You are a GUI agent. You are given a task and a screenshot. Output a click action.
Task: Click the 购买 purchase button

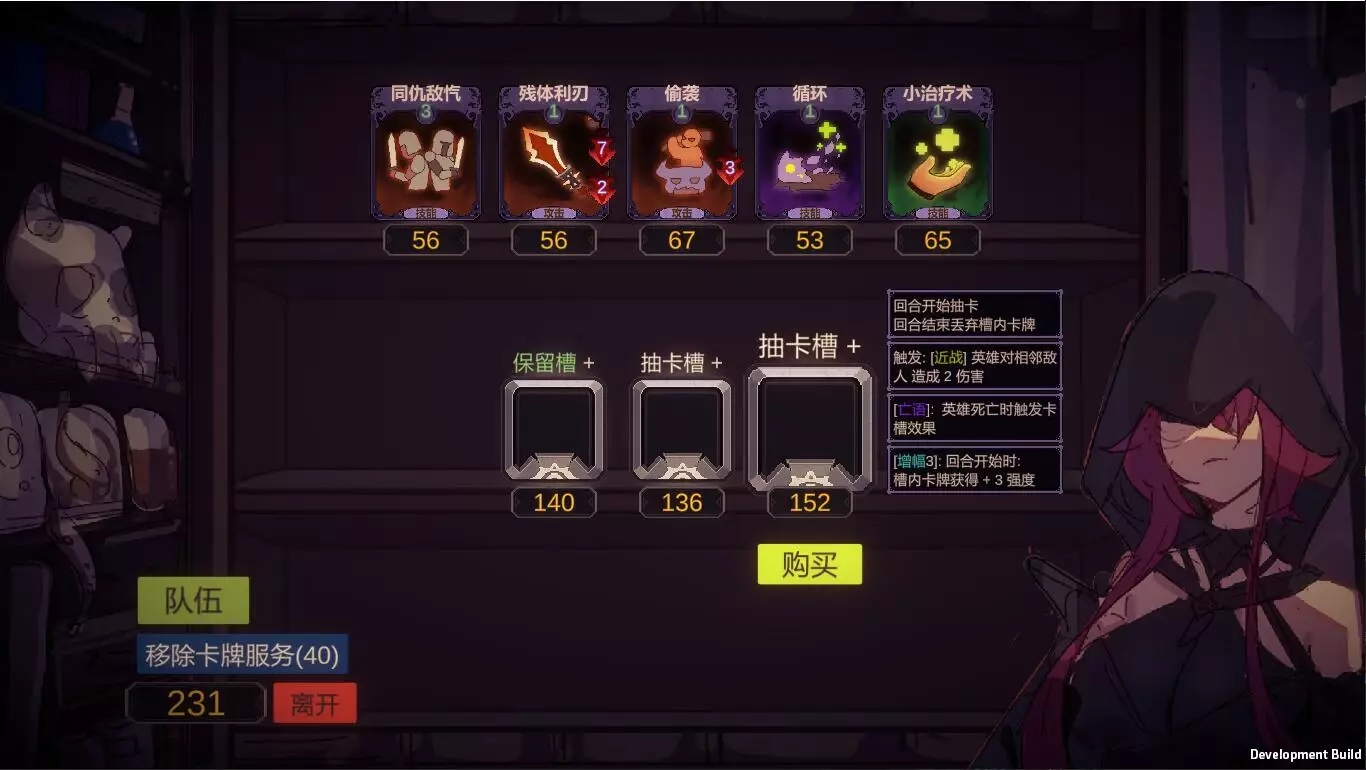click(x=809, y=564)
